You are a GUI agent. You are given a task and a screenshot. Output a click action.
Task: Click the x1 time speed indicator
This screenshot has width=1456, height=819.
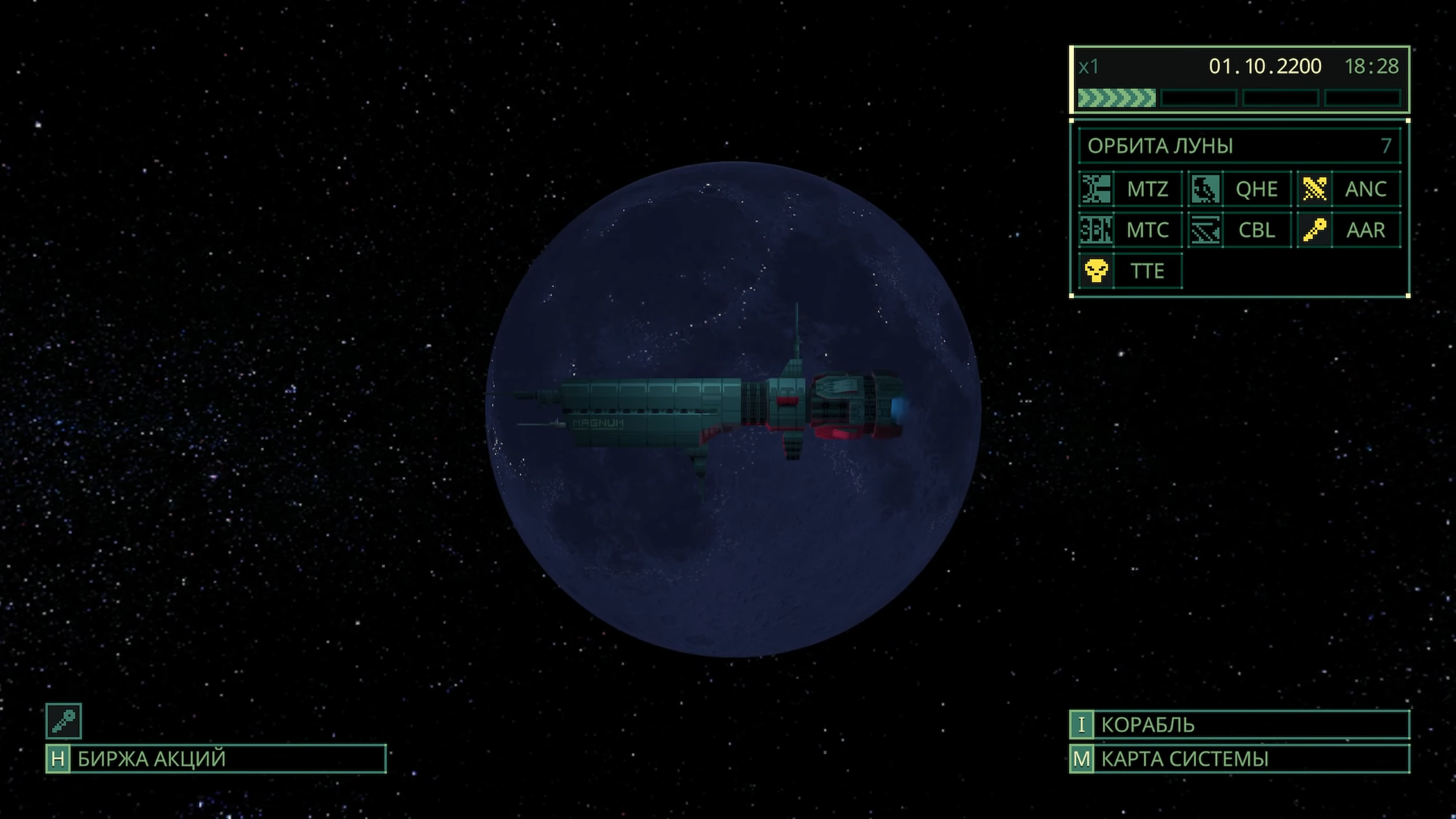[1089, 67]
